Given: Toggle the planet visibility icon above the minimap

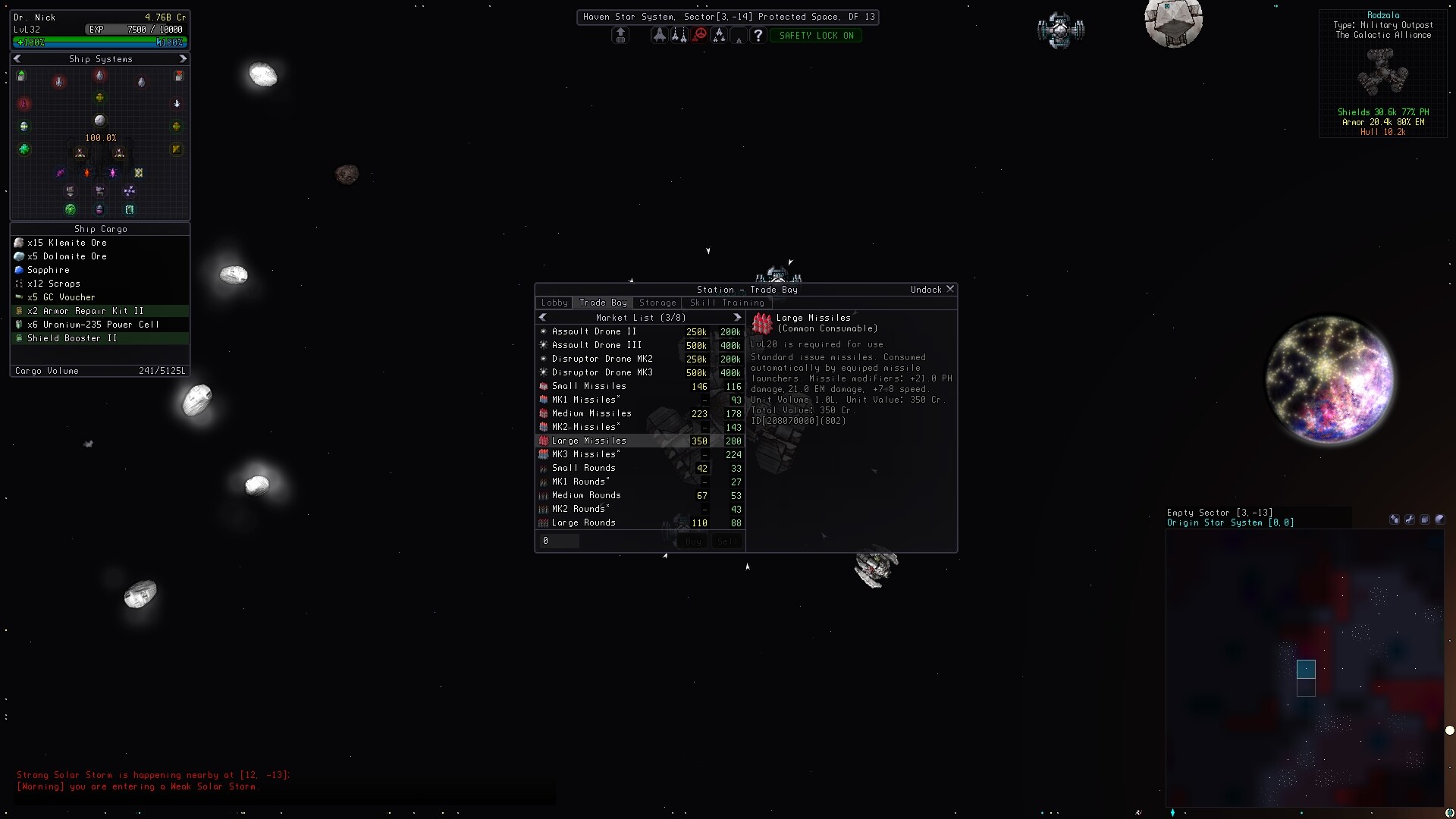Looking at the screenshot, I should (1441, 519).
